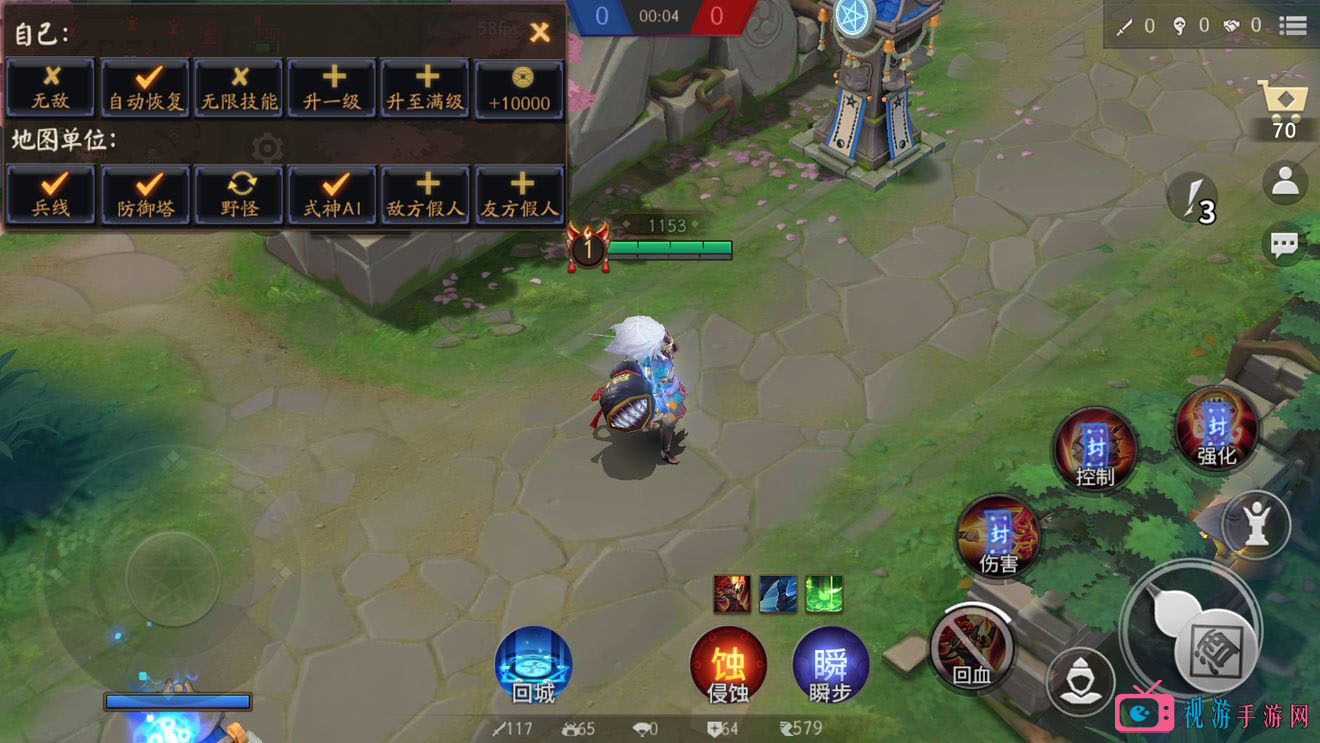Add a friendly dummy with 友方假人

[x=519, y=195]
